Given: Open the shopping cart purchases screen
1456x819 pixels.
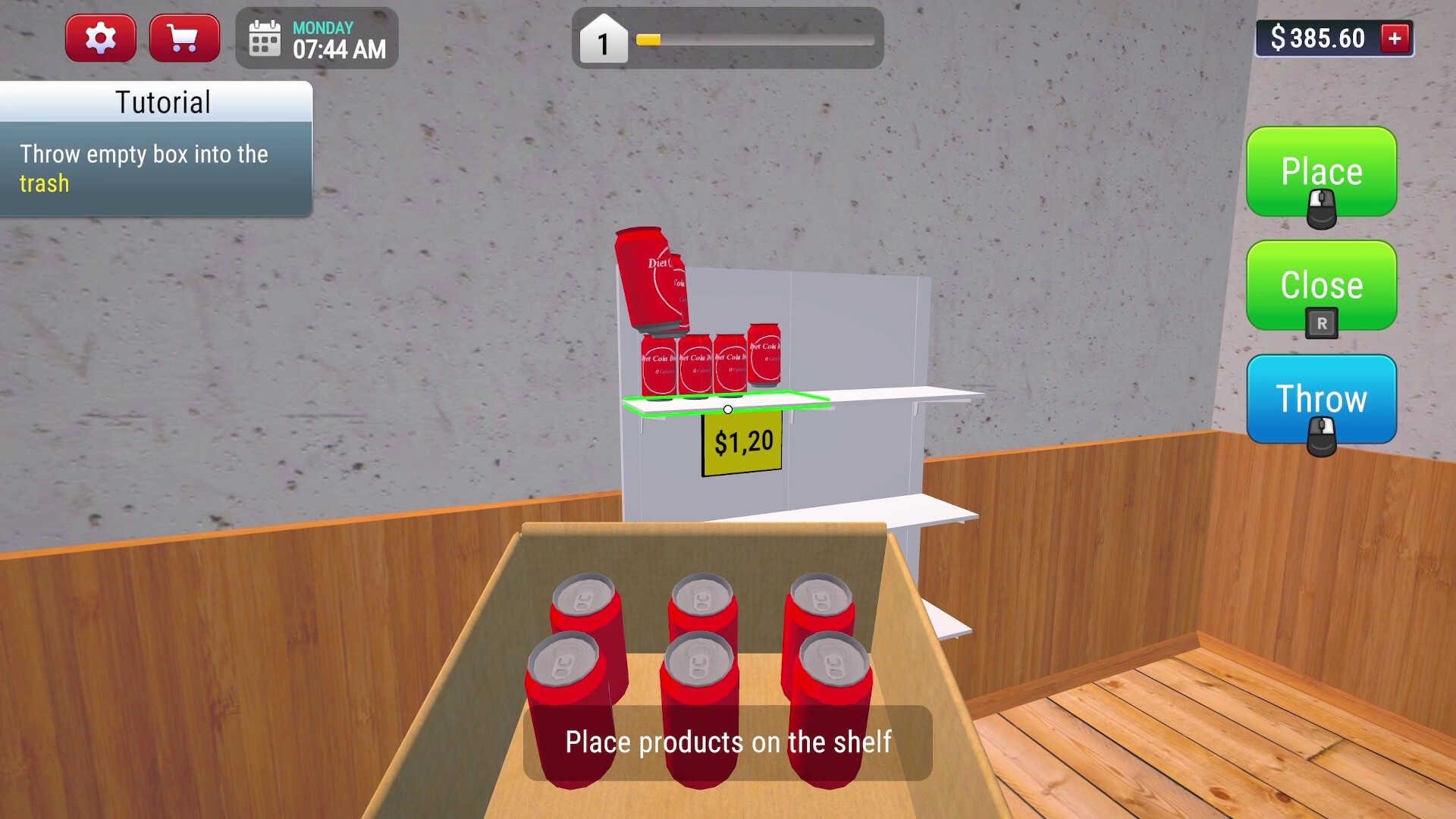Looking at the screenshot, I should coord(184,37).
